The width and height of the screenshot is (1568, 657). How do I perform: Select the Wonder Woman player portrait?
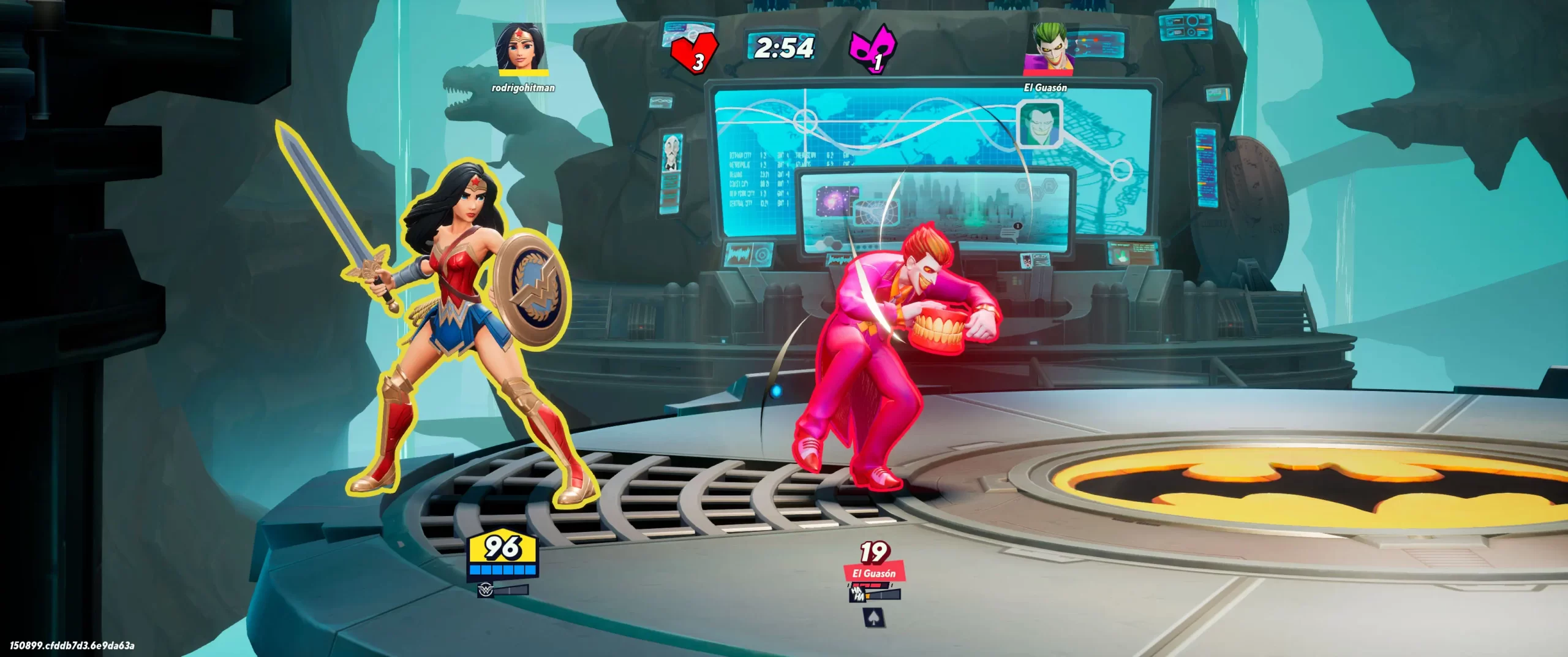pyautogui.click(x=521, y=47)
